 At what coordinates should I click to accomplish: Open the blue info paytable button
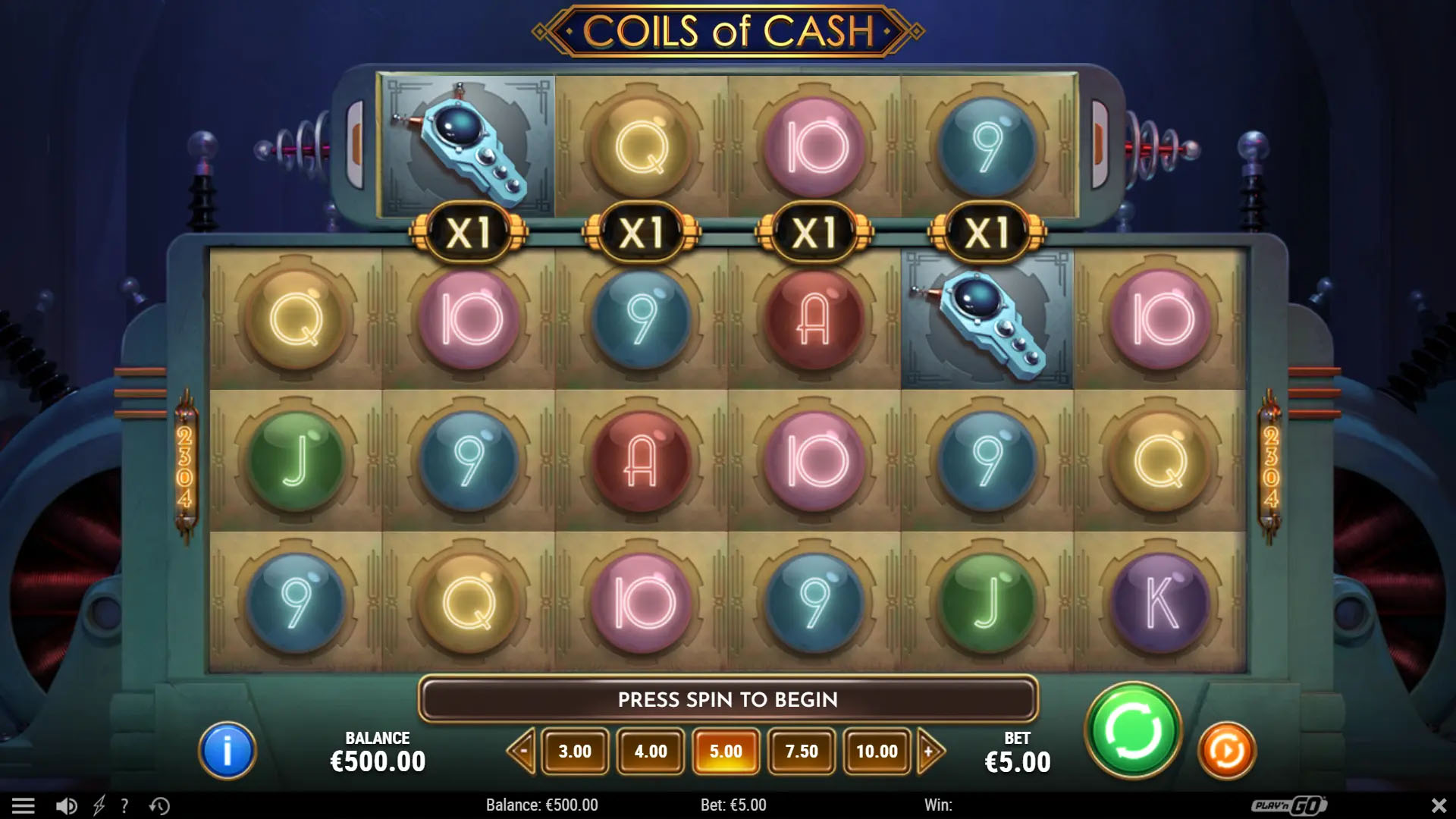pos(227,751)
